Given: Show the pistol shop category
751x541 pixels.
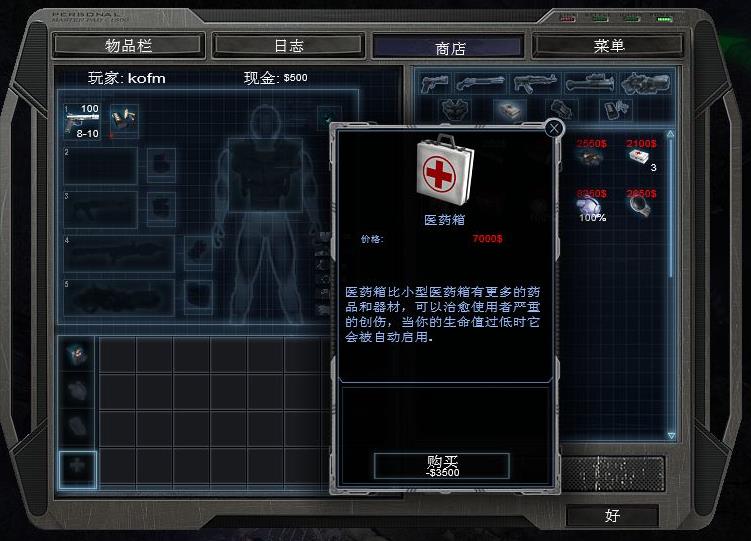Looking at the screenshot, I should [x=433, y=83].
